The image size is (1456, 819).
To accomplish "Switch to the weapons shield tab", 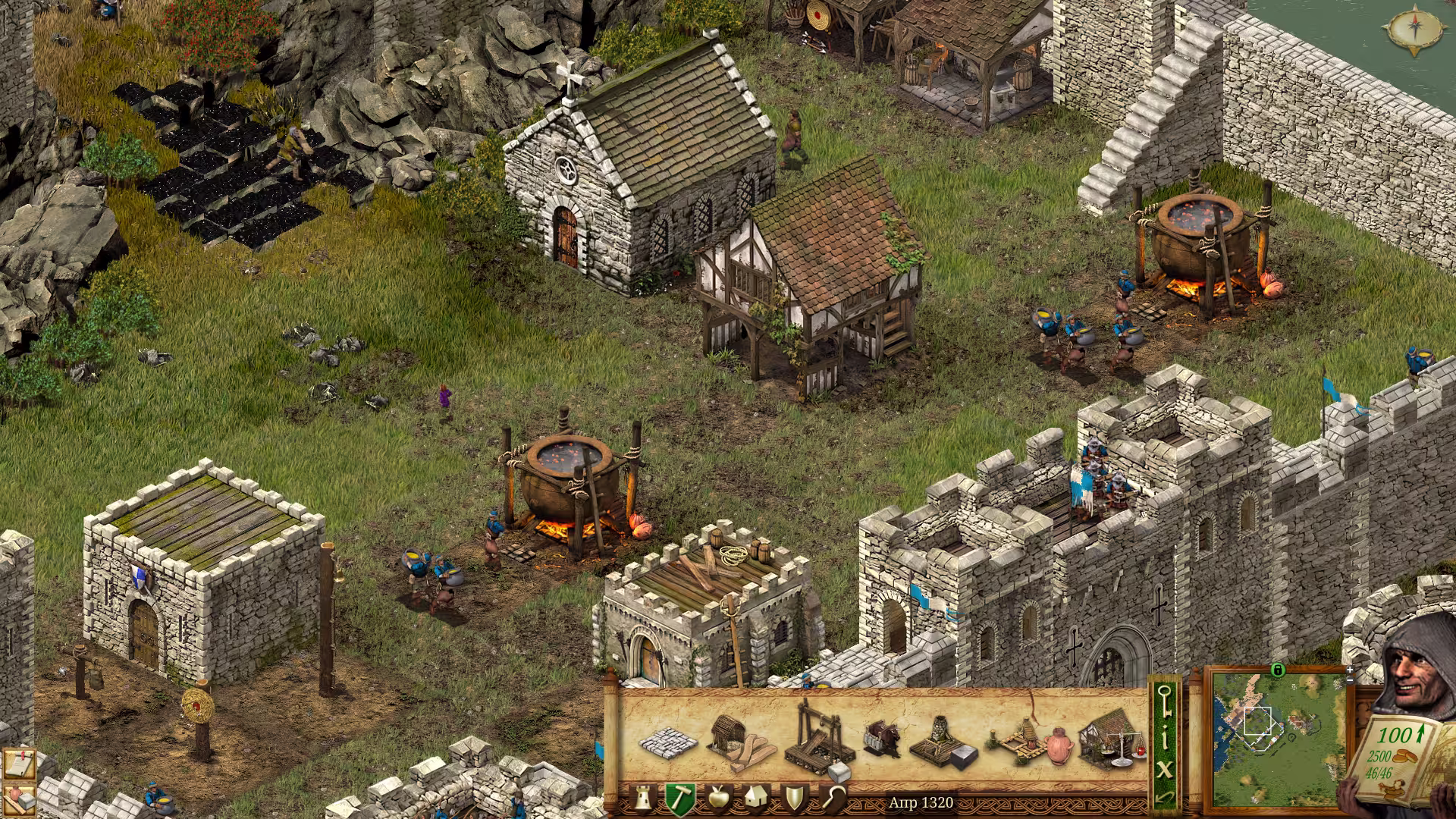I will coord(794,799).
